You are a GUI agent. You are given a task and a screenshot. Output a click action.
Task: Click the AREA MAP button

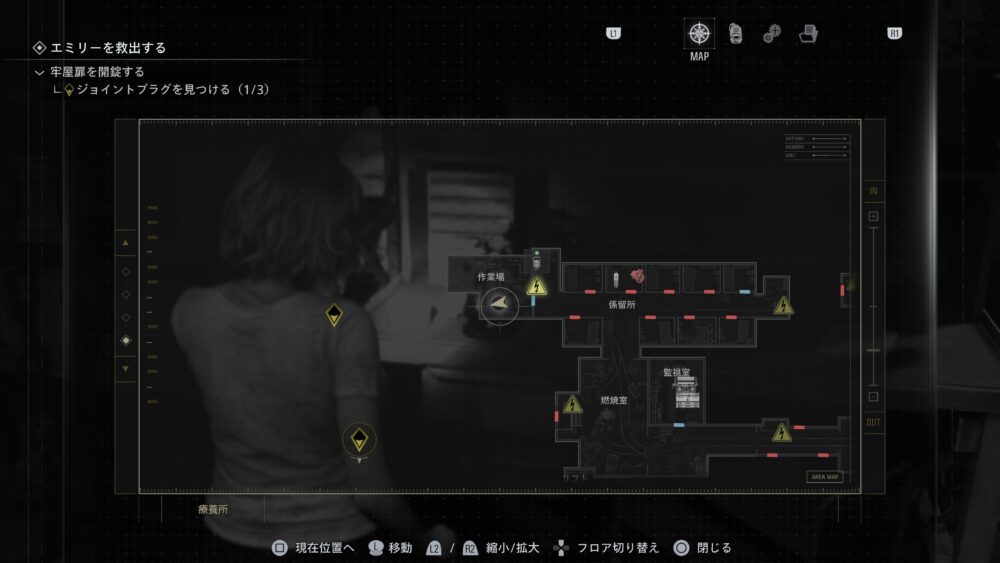pyautogui.click(x=825, y=477)
